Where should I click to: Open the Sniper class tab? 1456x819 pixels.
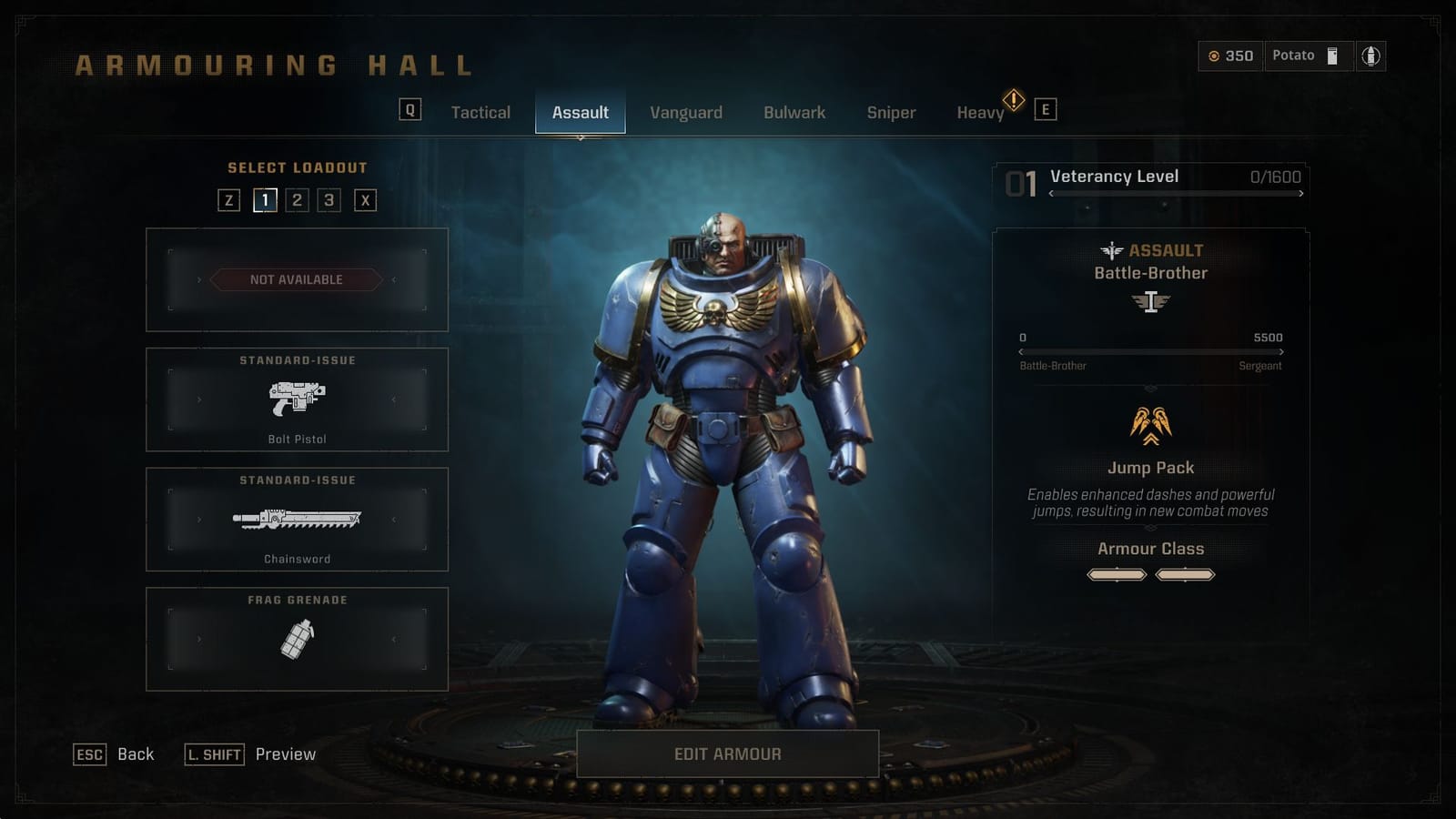click(x=891, y=112)
